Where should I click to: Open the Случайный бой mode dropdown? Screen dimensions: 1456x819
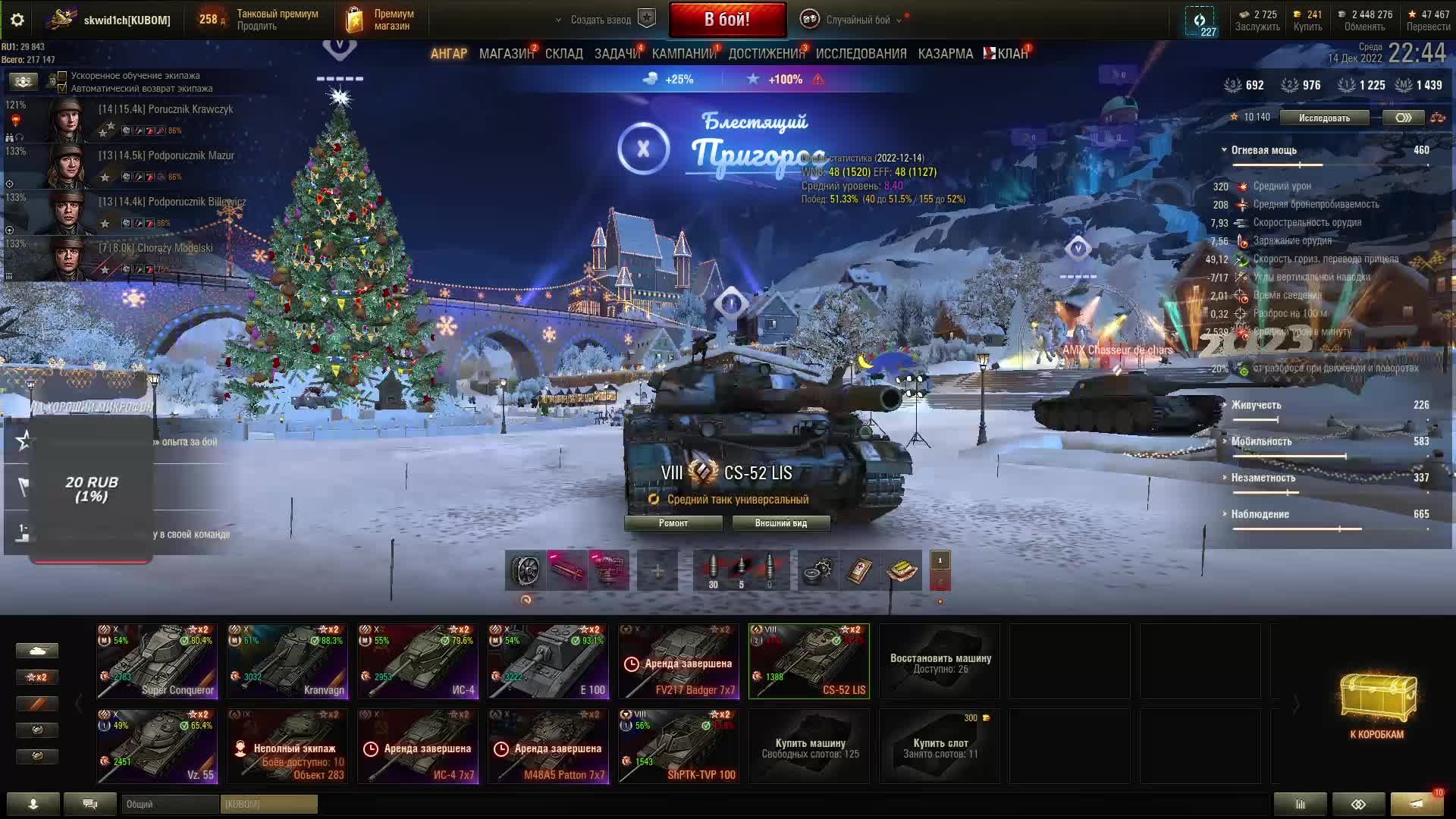857,20
